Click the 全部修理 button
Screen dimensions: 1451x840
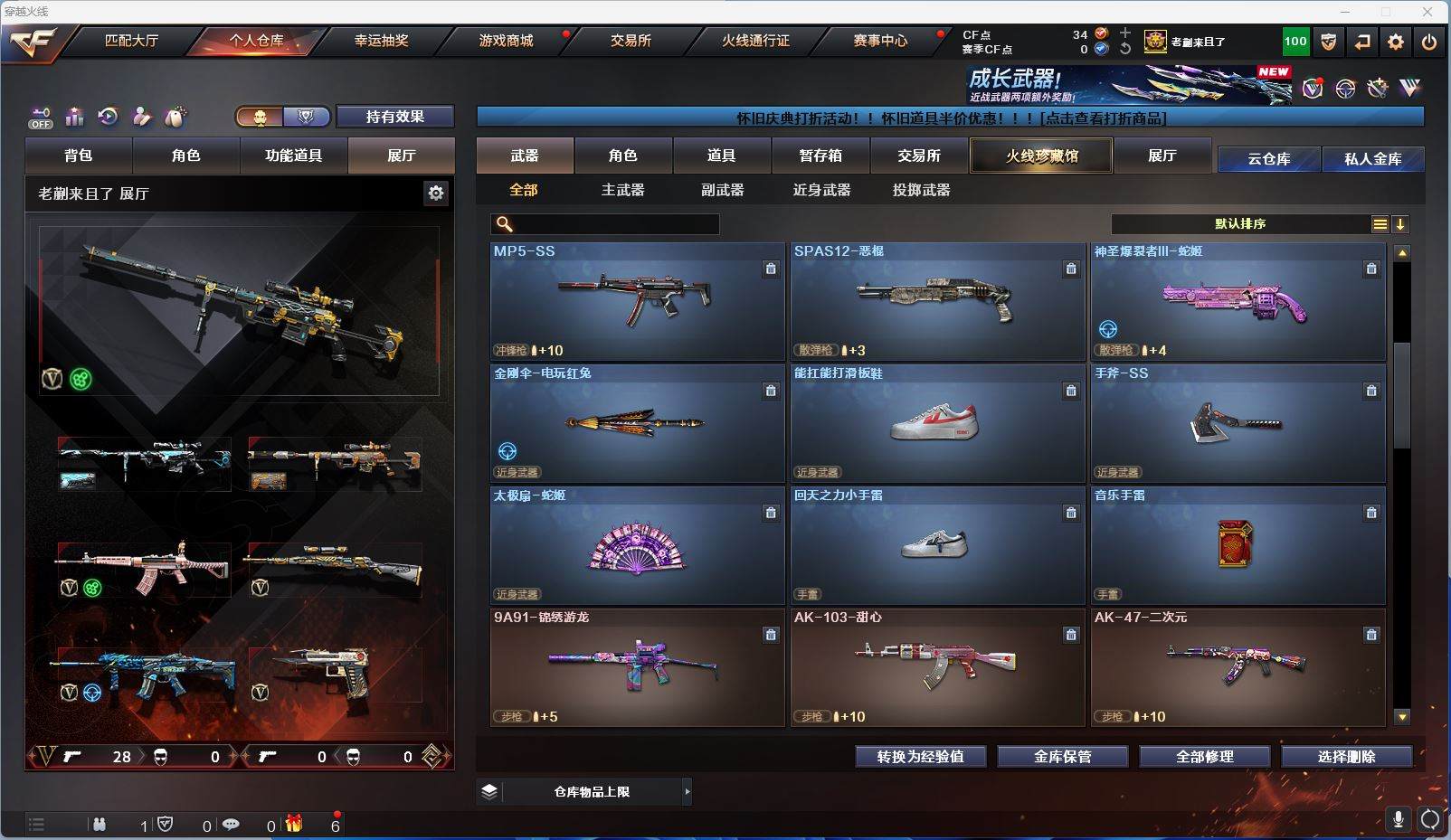[x=1204, y=757]
